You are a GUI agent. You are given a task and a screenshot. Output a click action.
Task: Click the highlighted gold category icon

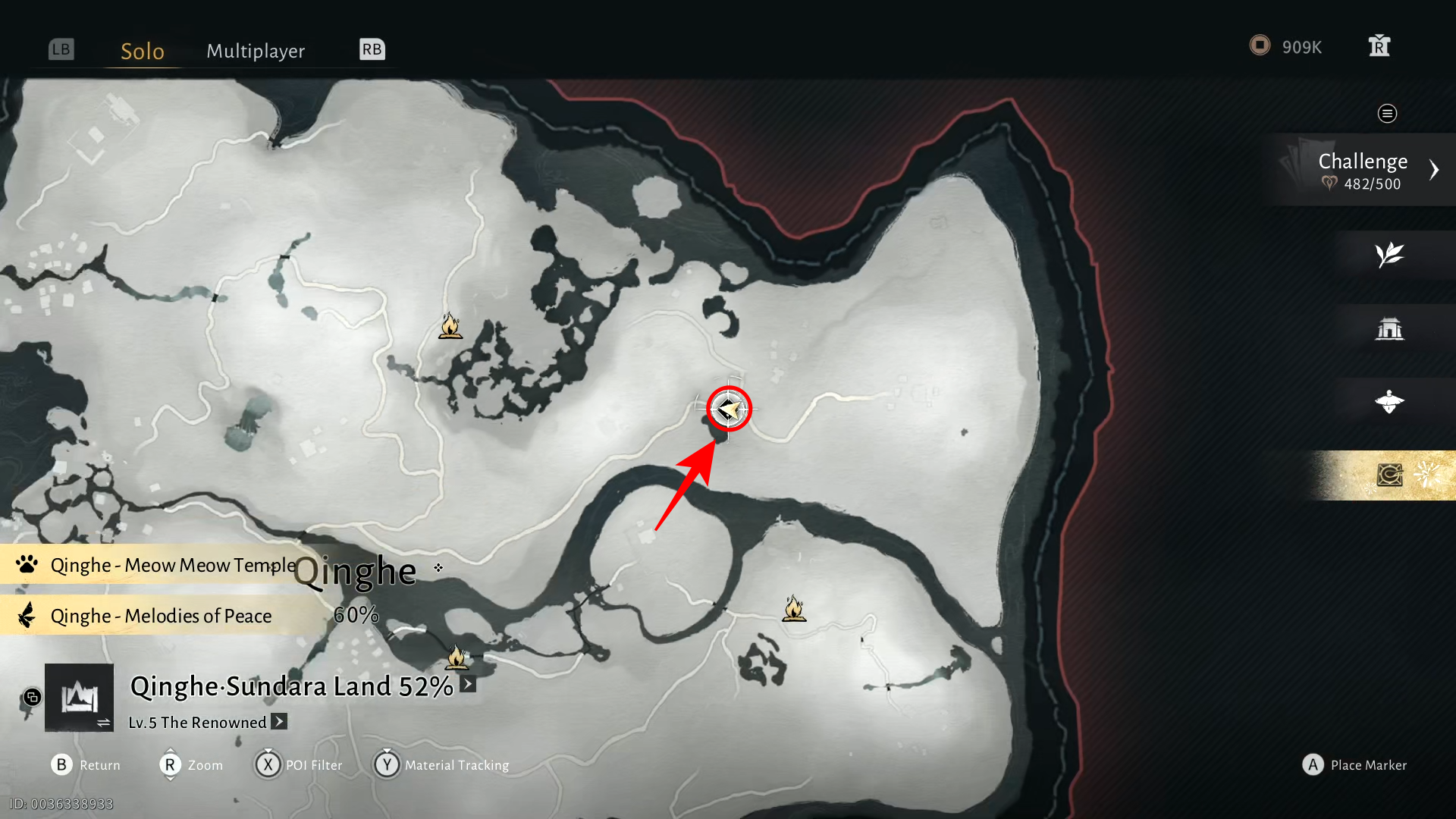(x=1389, y=475)
